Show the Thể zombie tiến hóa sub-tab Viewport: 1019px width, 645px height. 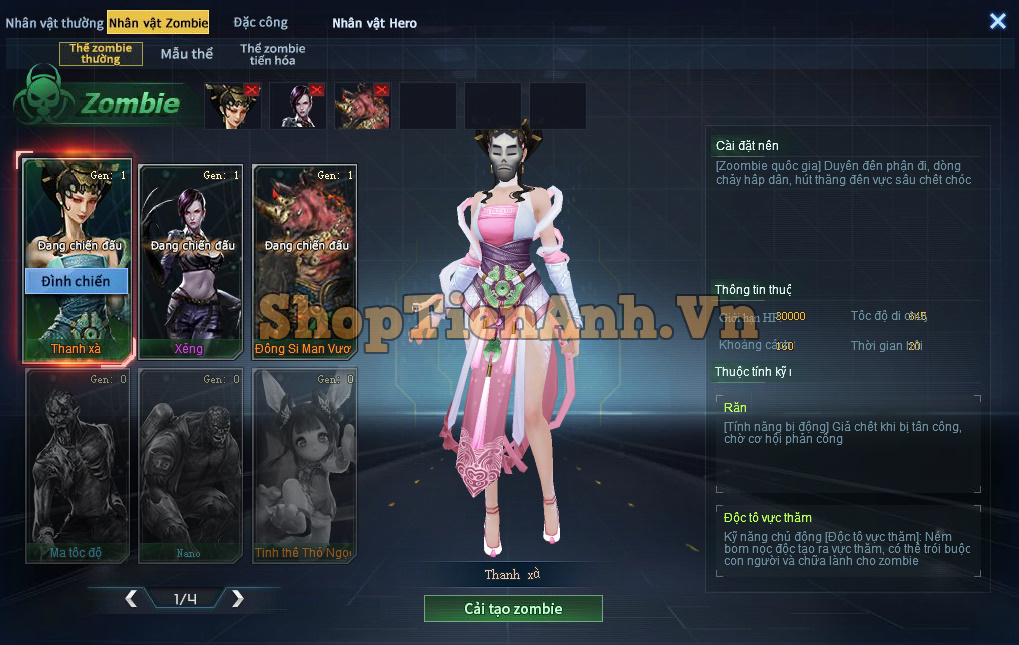click(x=272, y=54)
